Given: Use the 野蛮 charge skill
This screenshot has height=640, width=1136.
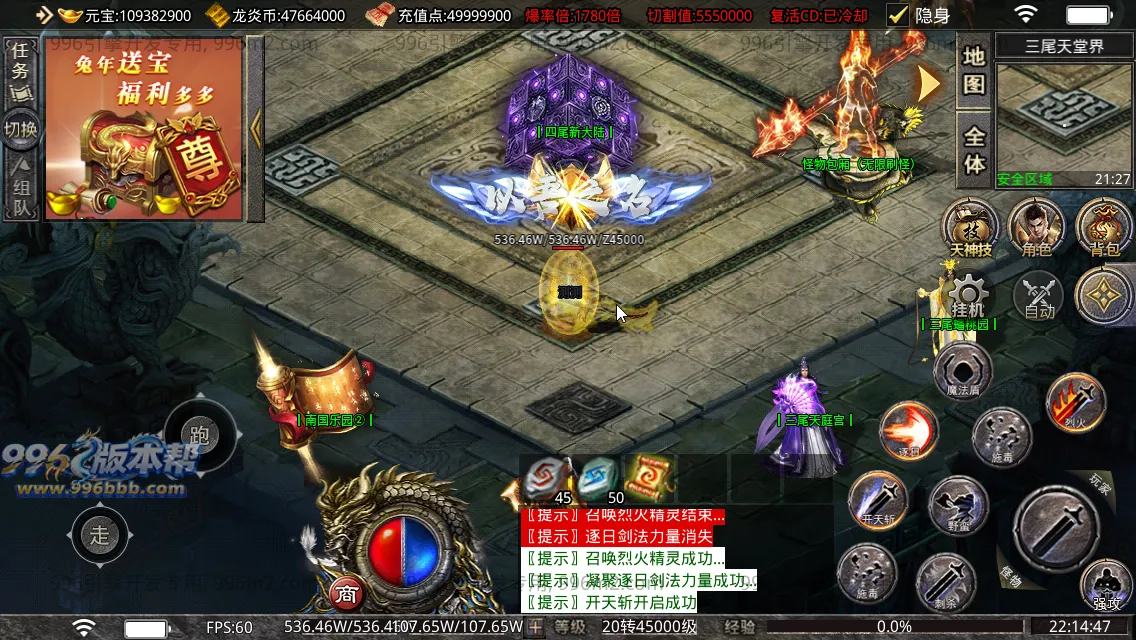Looking at the screenshot, I should 958,505.
